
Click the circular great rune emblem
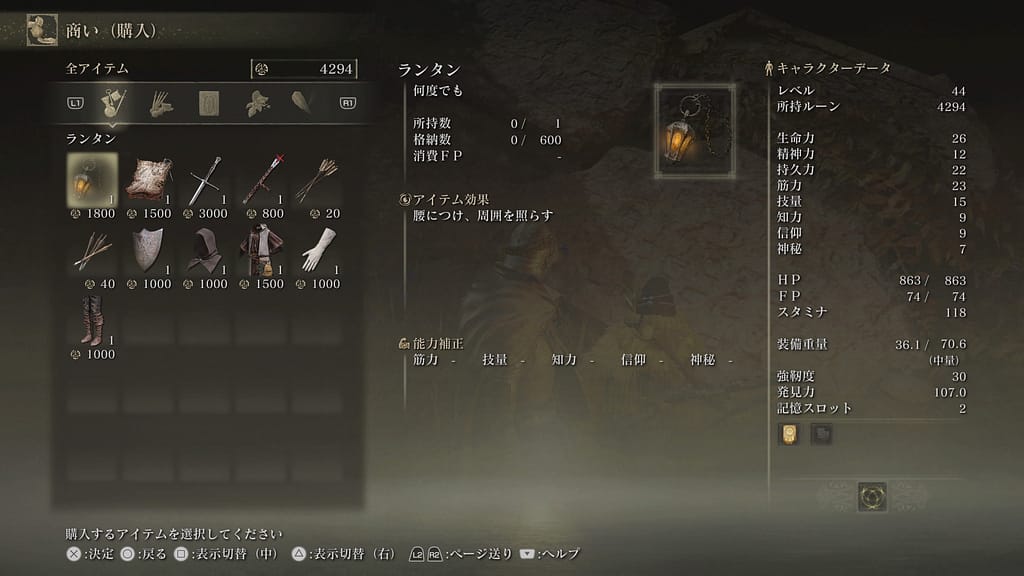point(872,496)
